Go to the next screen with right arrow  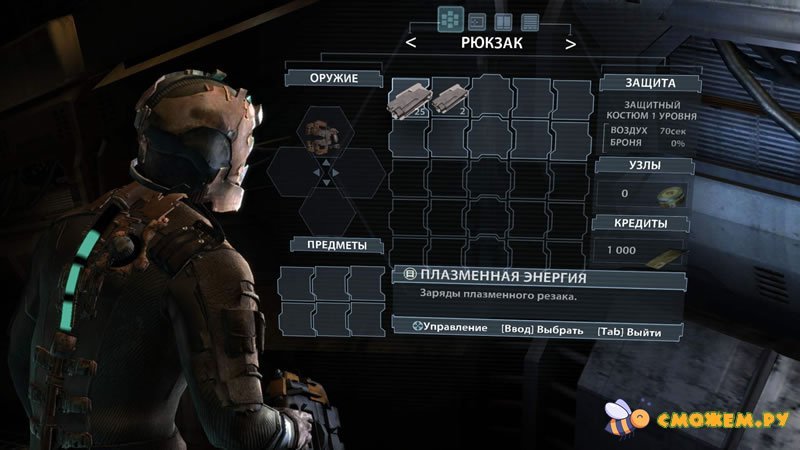(570, 44)
